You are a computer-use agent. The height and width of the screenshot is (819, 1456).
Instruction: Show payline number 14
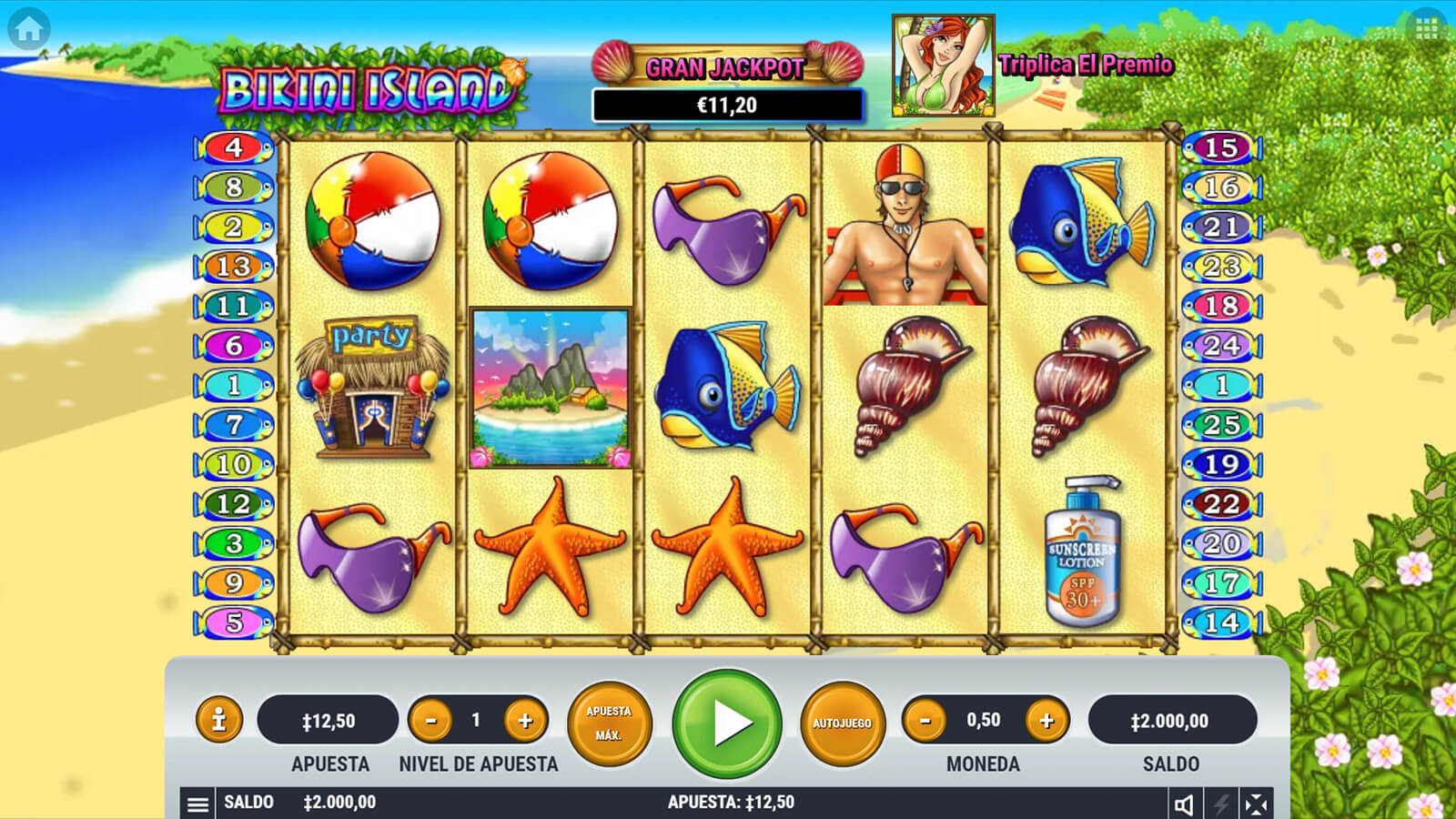pyautogui.click(x=1221, y=622)
